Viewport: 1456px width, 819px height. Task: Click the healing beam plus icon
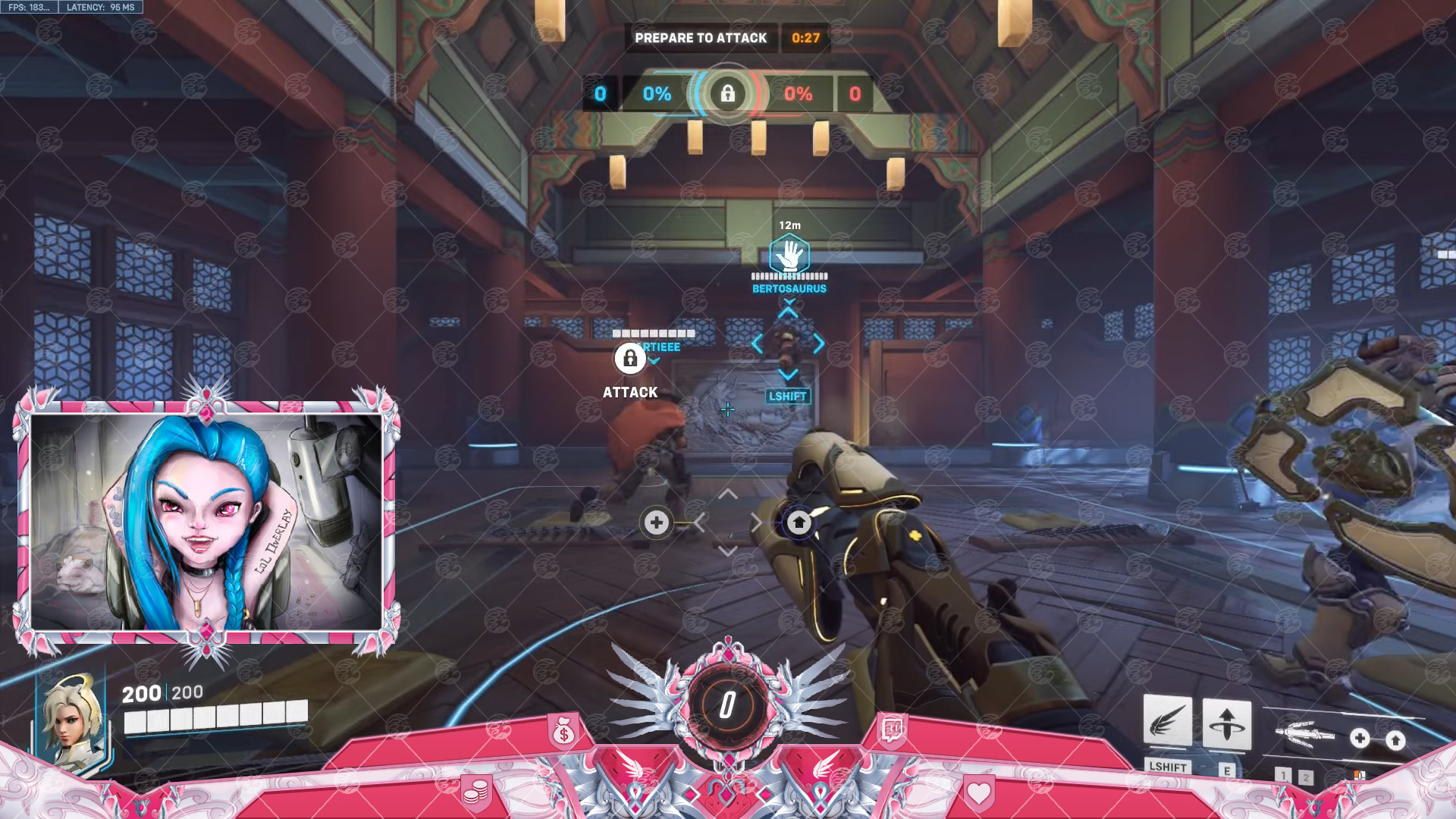point(655,522)
